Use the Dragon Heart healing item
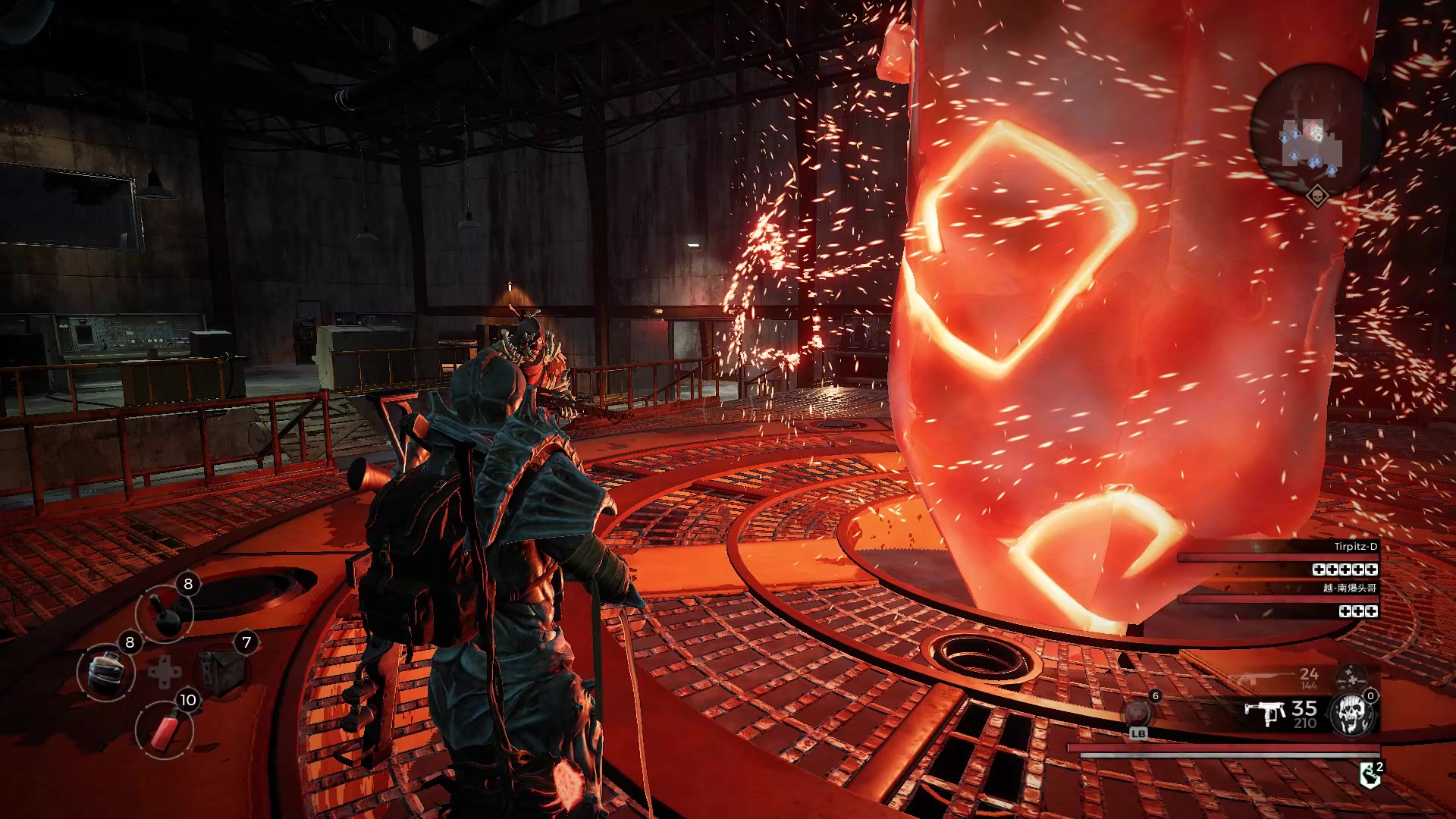This screenshot has height=819, width=1456. point(1137,713)
